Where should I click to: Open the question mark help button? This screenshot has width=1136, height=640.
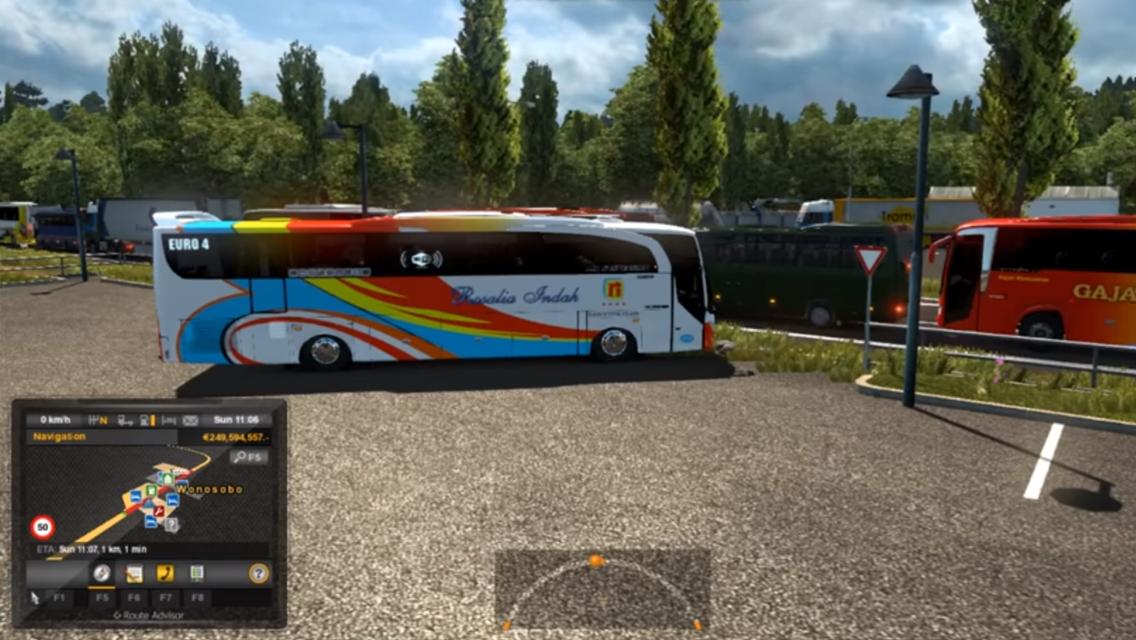click(258, 573)
